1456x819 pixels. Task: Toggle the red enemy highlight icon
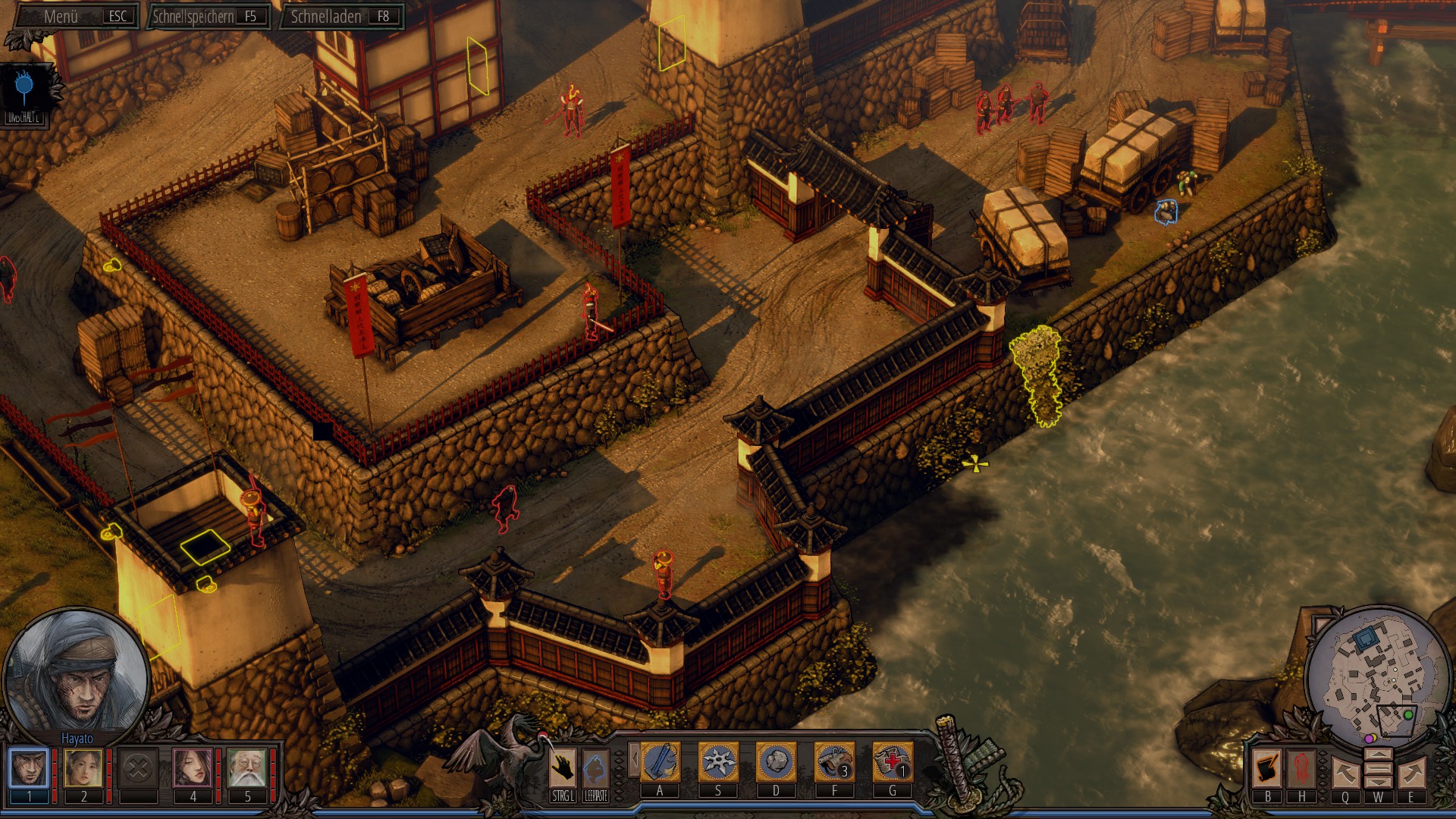(1301, 768)
